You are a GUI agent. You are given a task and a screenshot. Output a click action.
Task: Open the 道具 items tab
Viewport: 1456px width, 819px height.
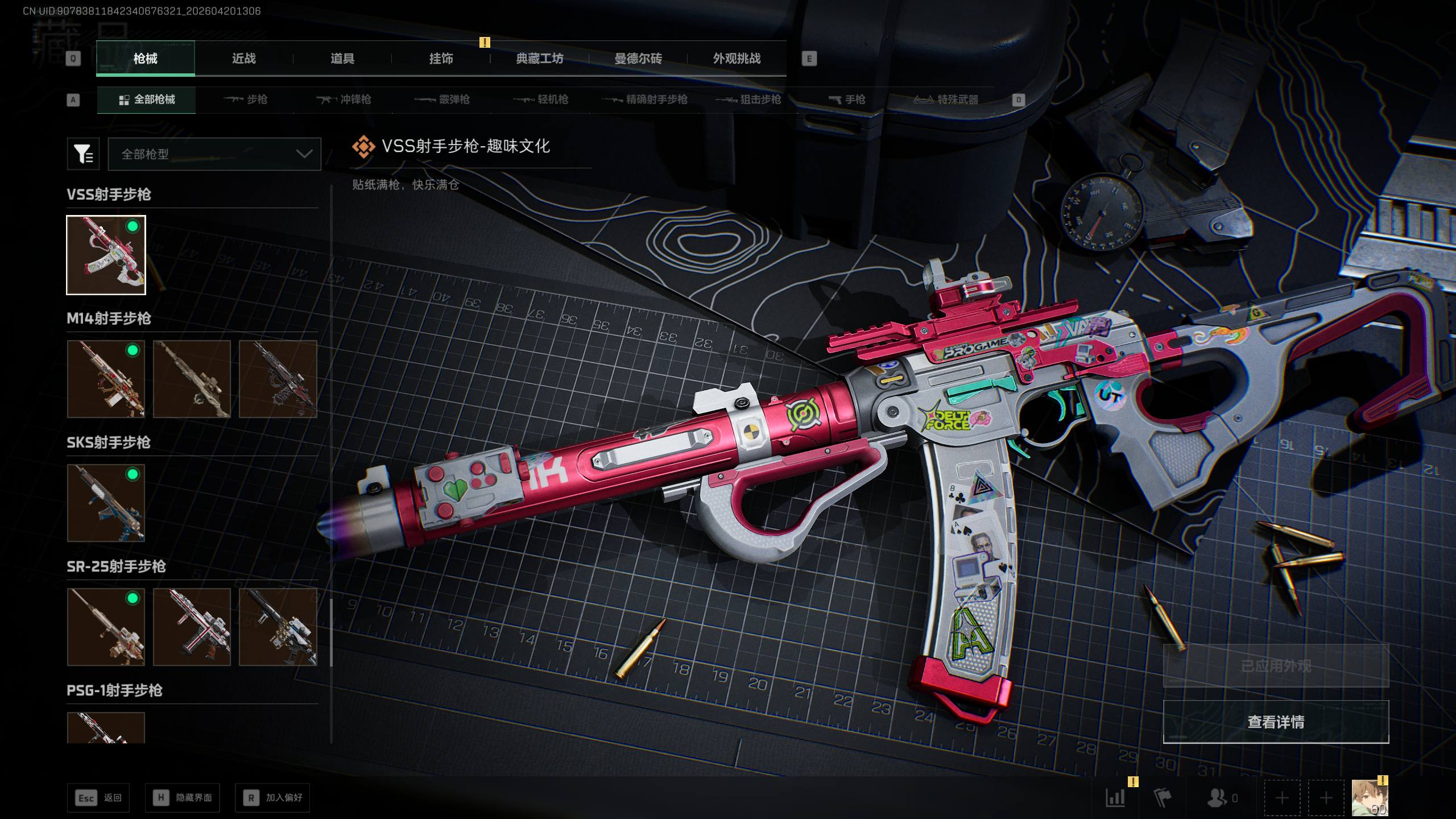click(x=342, y=59)
